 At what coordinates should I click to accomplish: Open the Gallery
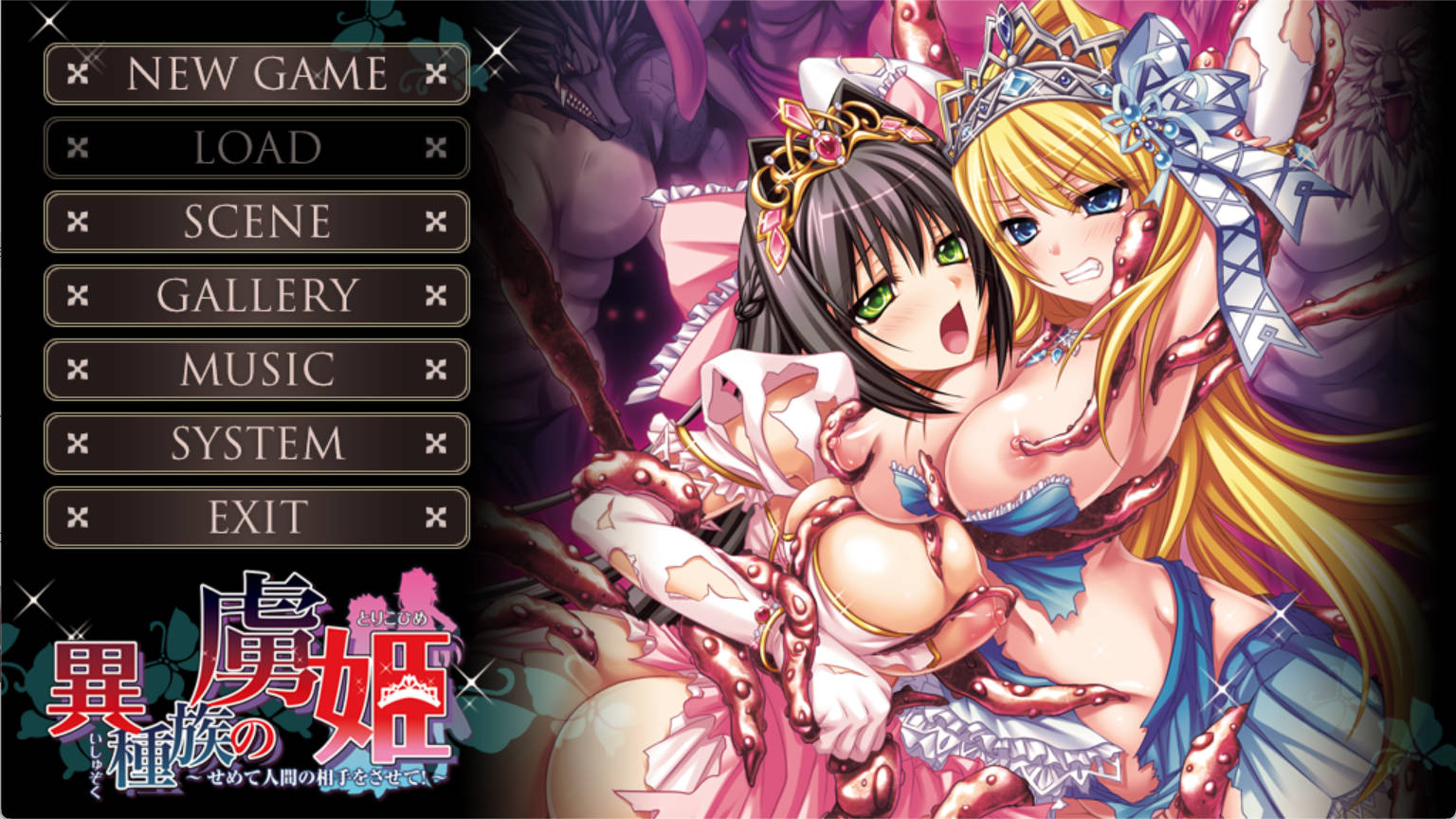[x=257, y=296]
